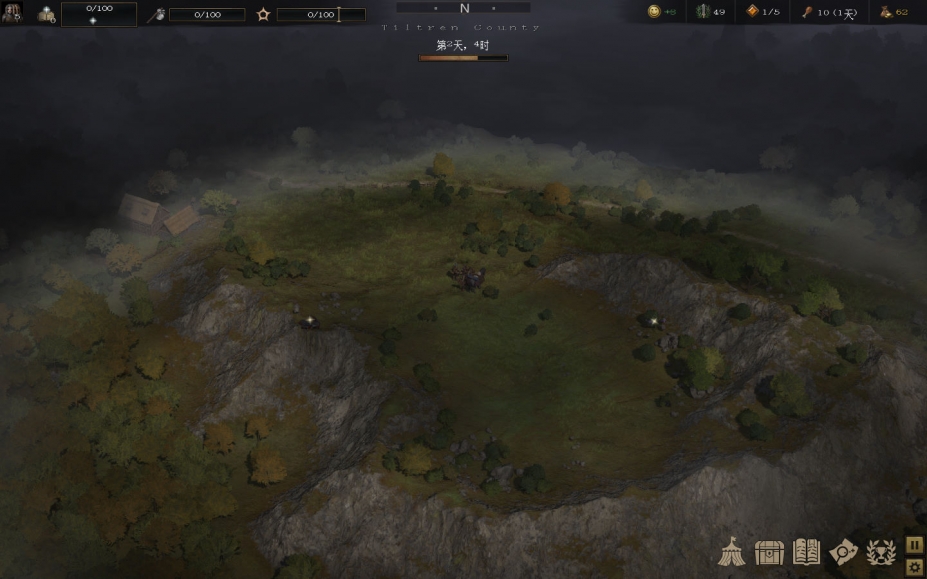Click the orange diamond resource icon
The height and width of the screenshot is (579, 927).
[752, 12]
